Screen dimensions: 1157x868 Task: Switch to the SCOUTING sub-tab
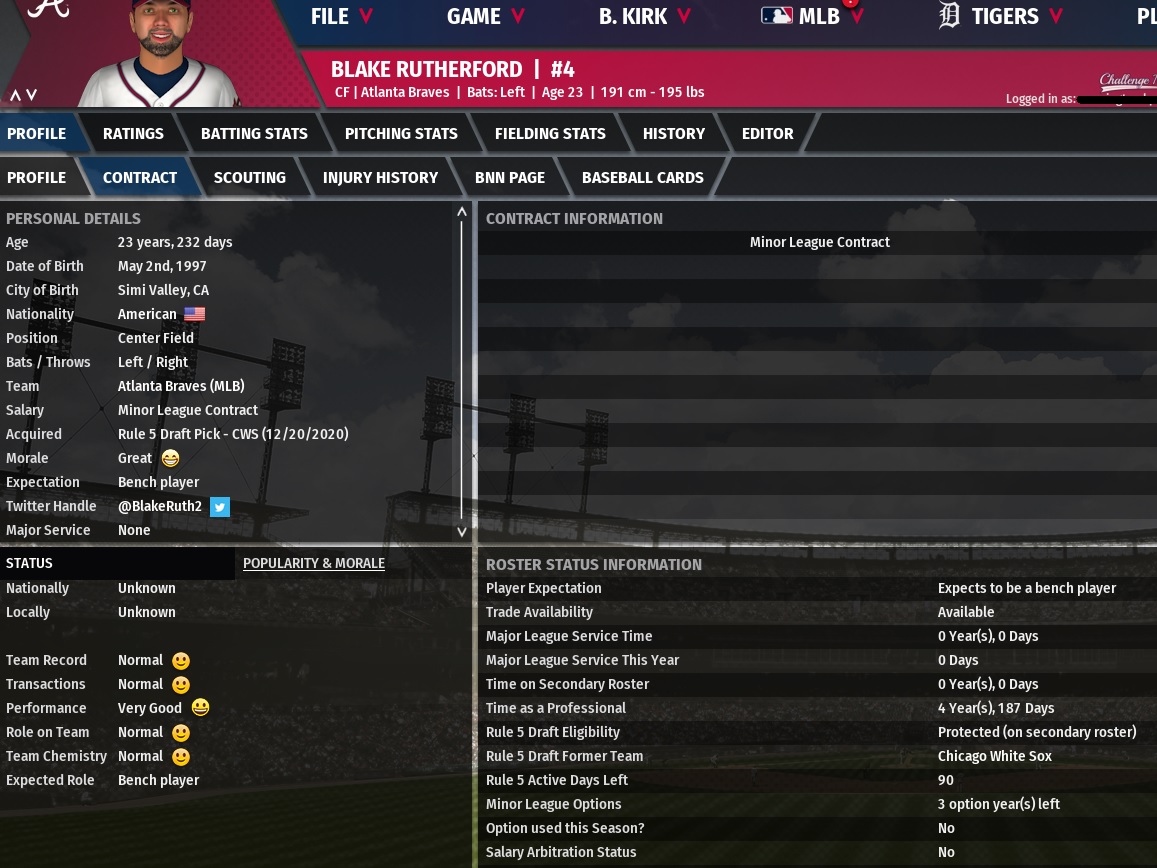(x=249, y=177)
